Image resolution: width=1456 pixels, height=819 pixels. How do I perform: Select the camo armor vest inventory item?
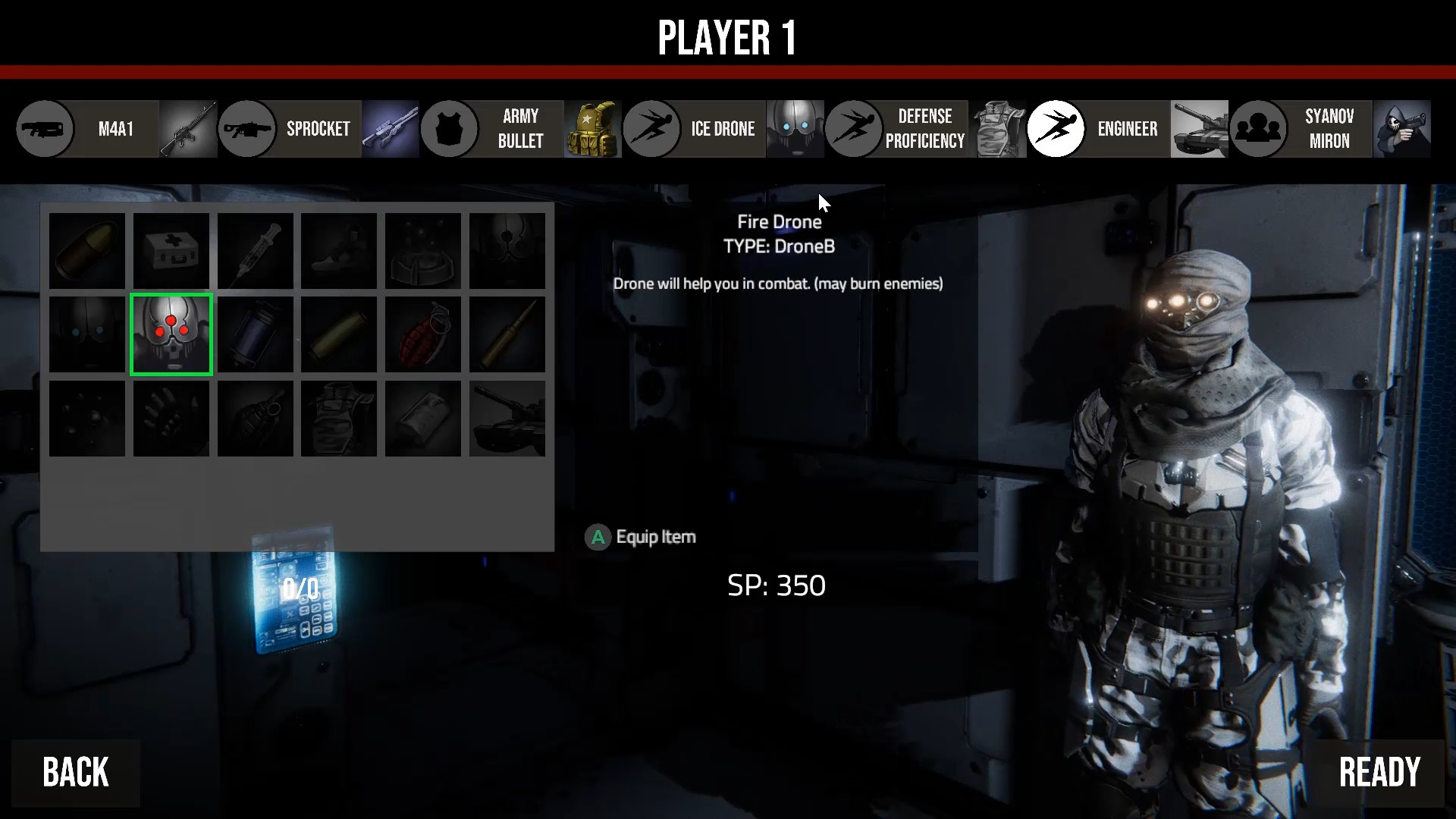click(x=339, y=419)
